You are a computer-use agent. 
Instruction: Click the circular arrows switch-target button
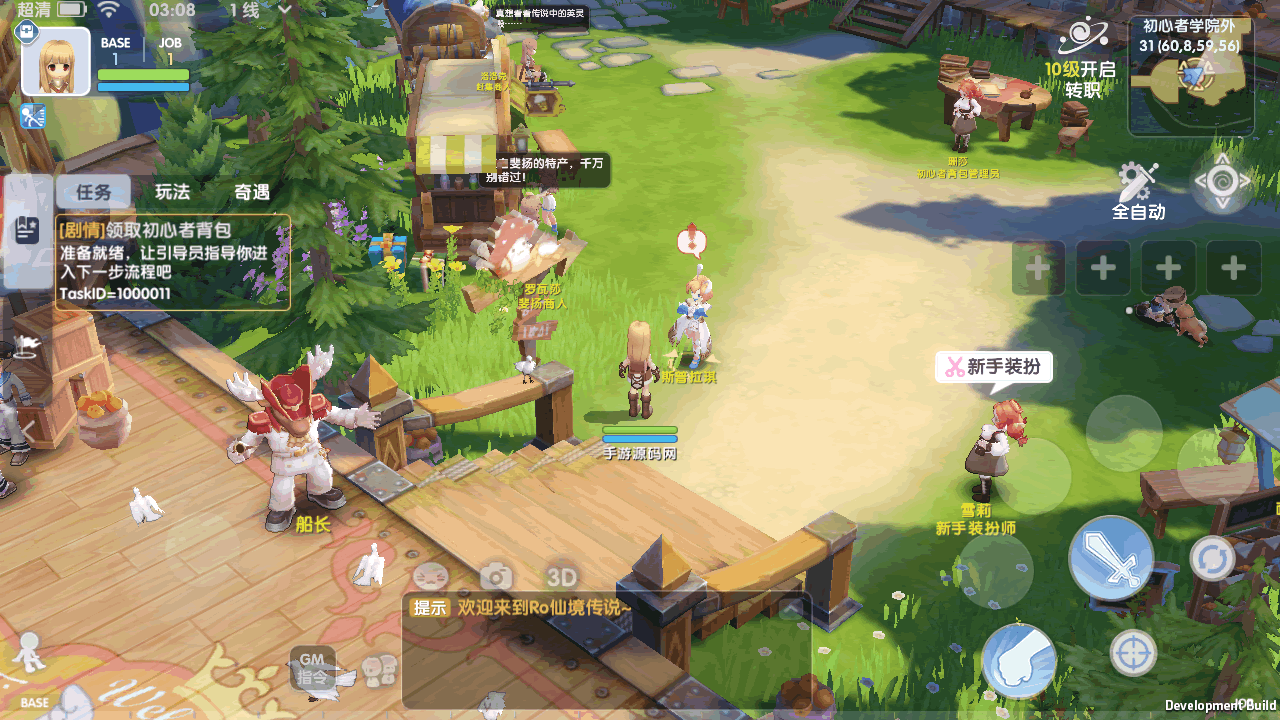(x=1212, y=558)
